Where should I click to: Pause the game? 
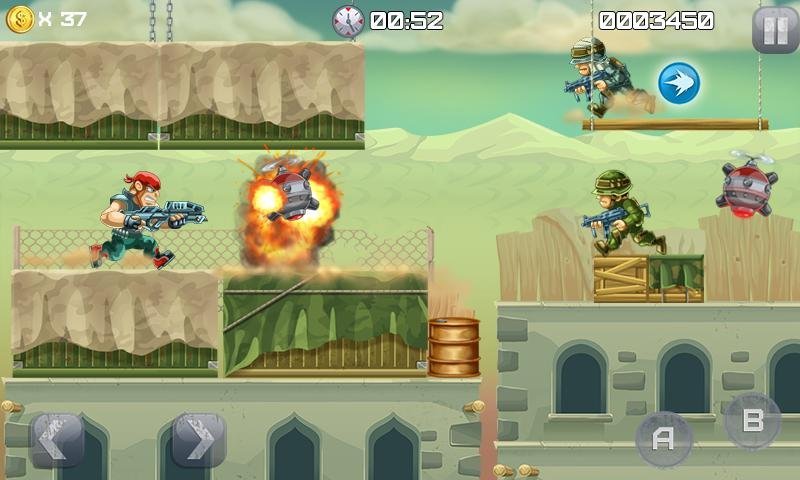point(775,29)
